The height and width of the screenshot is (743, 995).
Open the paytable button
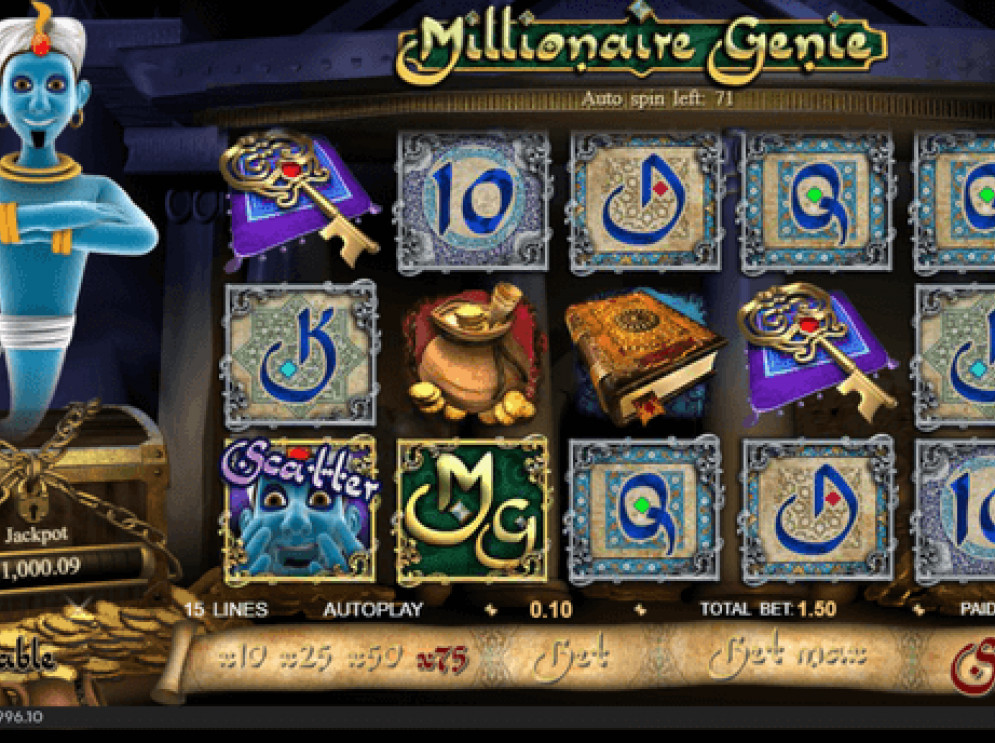[x=27, y=657]
